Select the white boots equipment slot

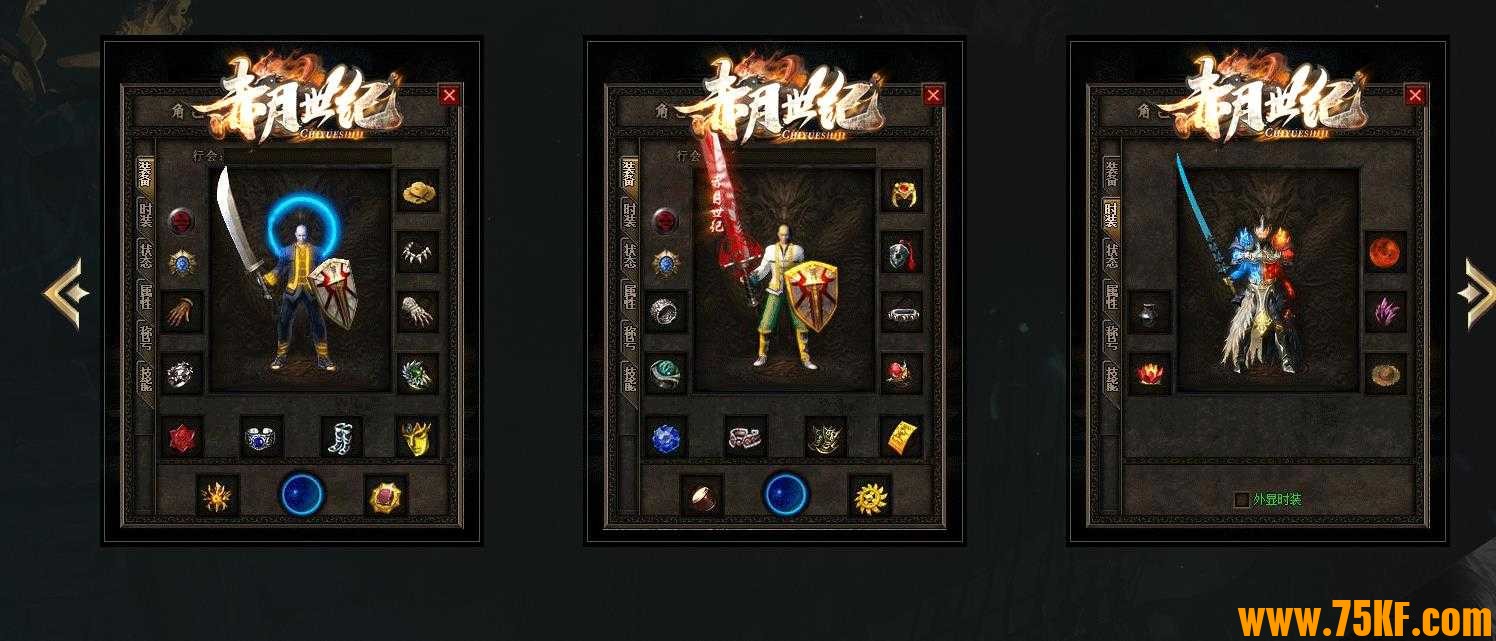pos(342,437)
